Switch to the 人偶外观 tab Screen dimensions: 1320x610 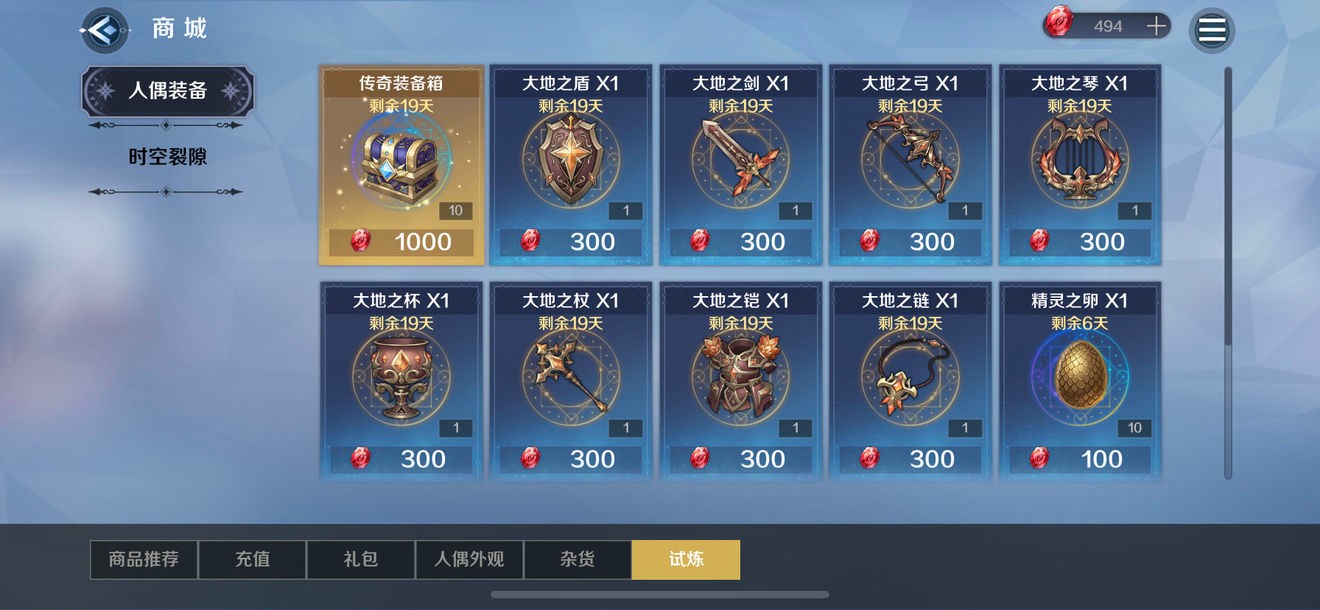pyautogui.click(x=469, y=560)
